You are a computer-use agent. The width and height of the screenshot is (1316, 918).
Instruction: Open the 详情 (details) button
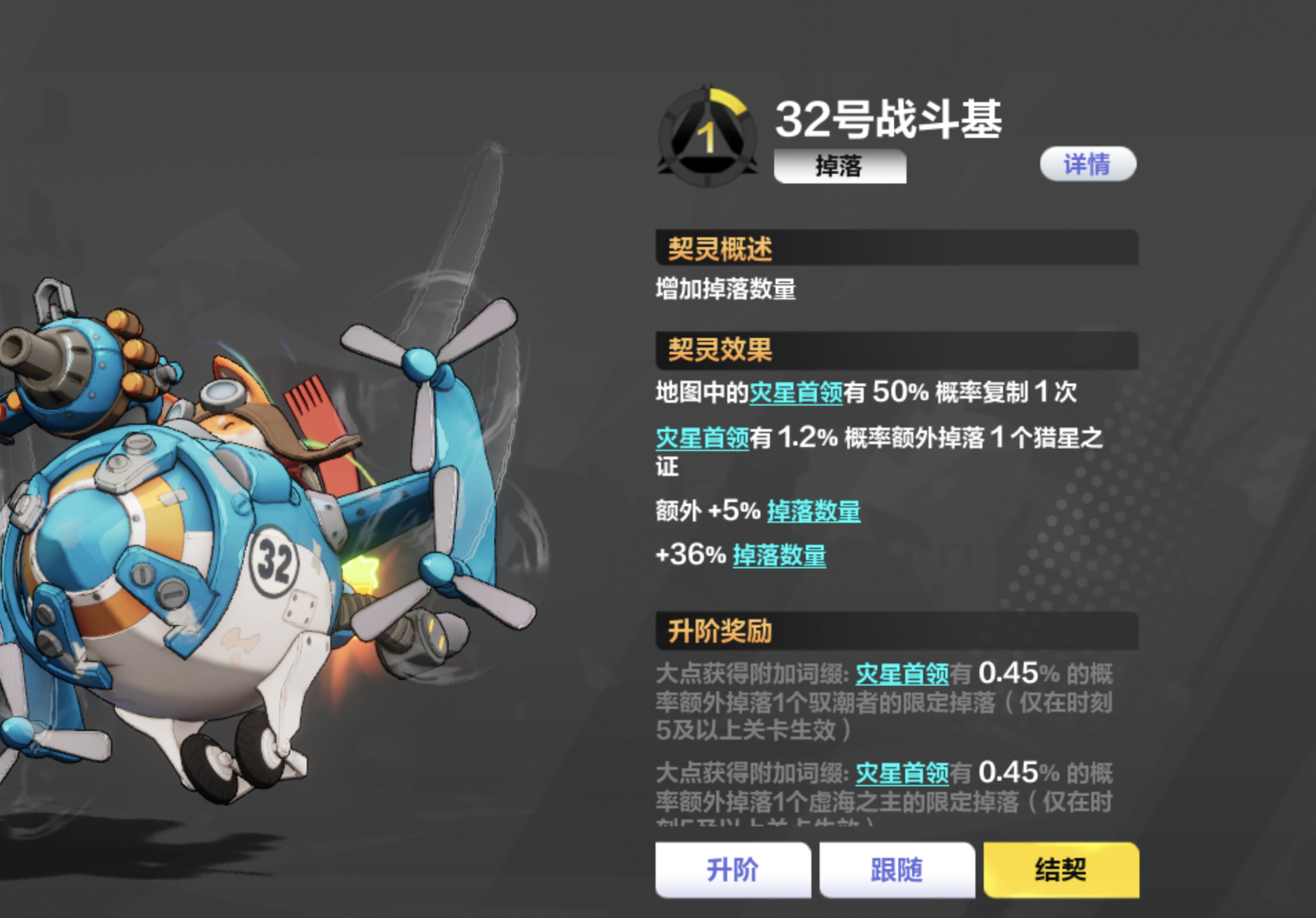[x=1086, y=163]
